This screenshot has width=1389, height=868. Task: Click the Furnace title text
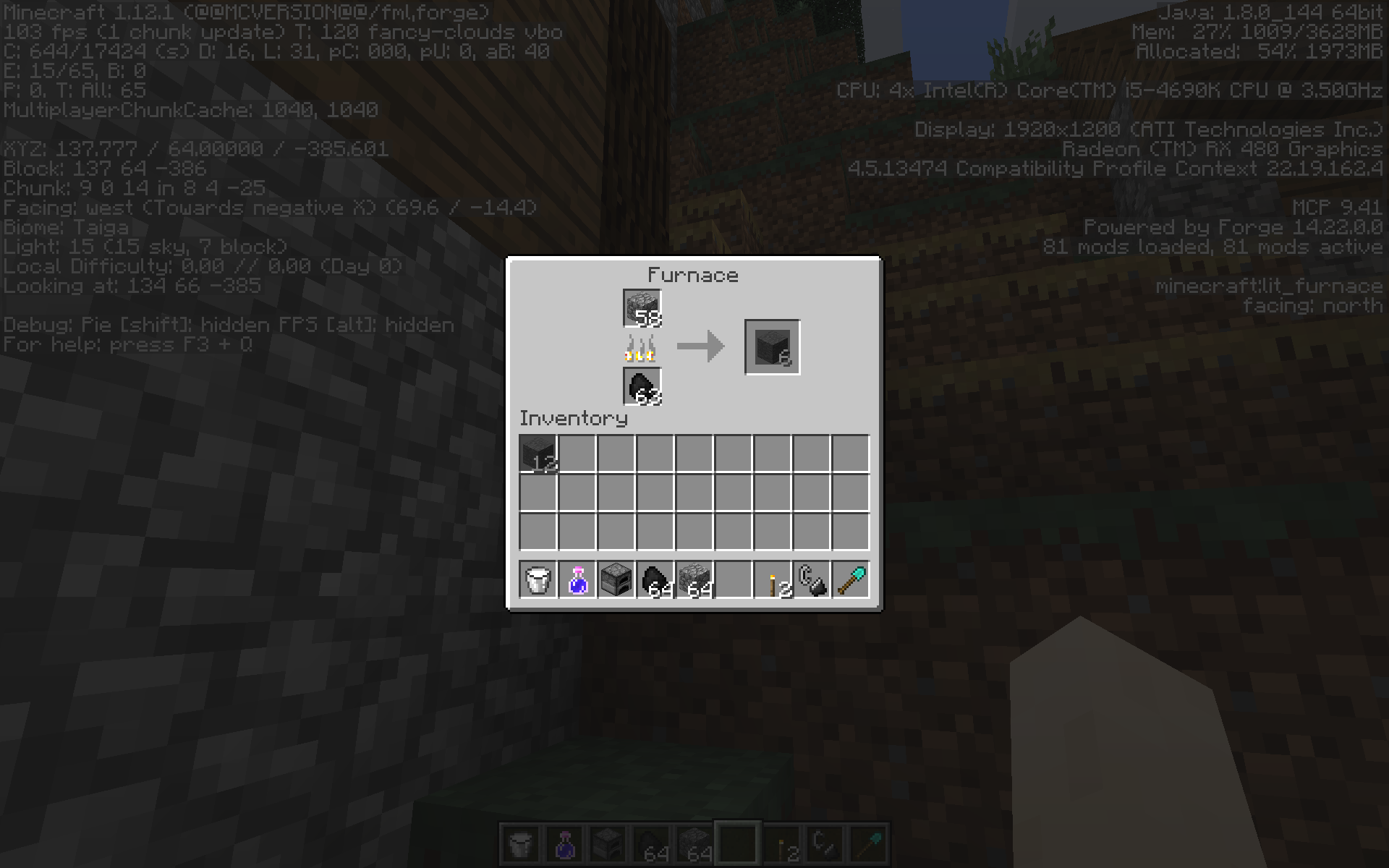coord(693,275)
